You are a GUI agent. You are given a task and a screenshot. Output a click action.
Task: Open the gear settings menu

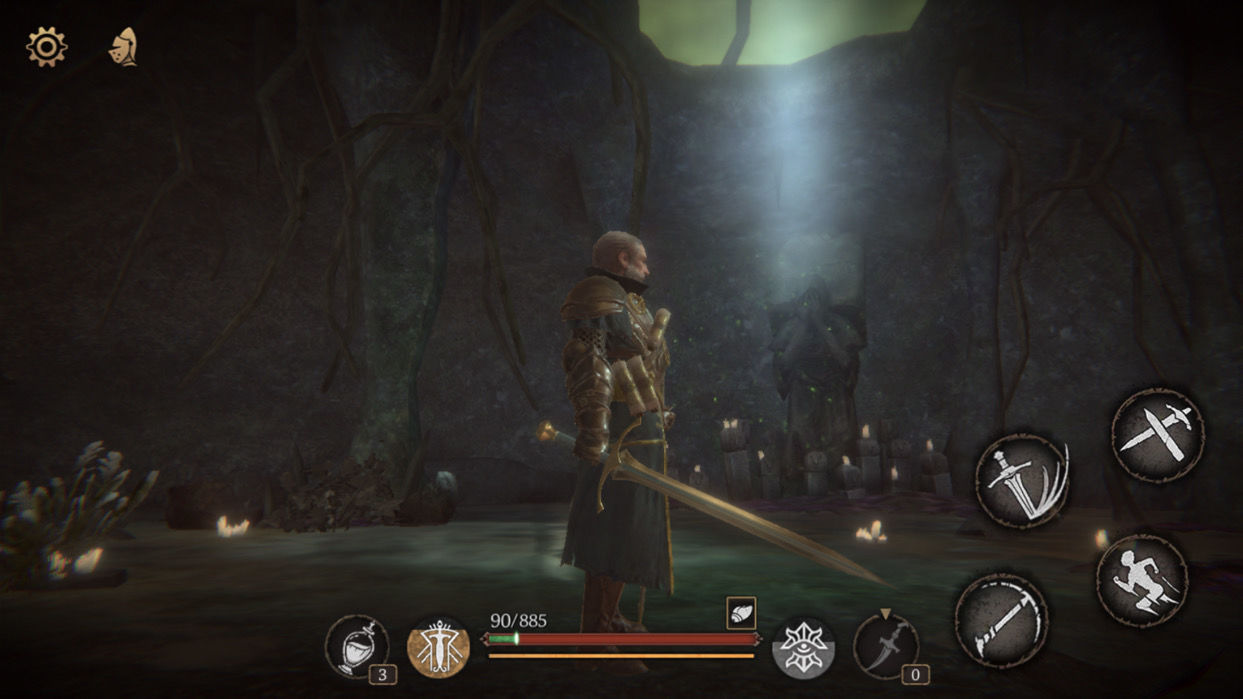pos(46,47)
